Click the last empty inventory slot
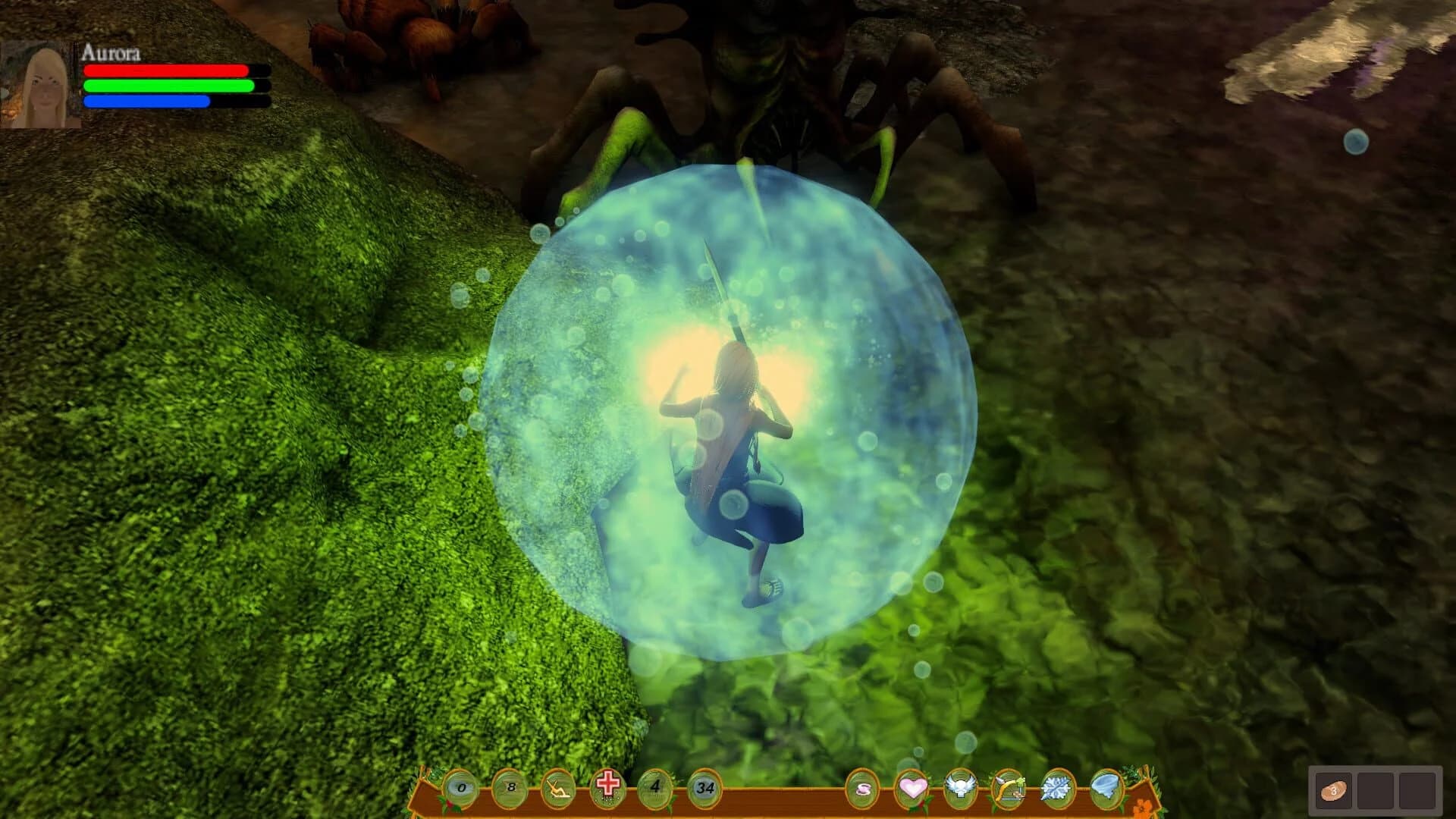The width and height of the screenshot is (1456, 819). pos(1417,790)
